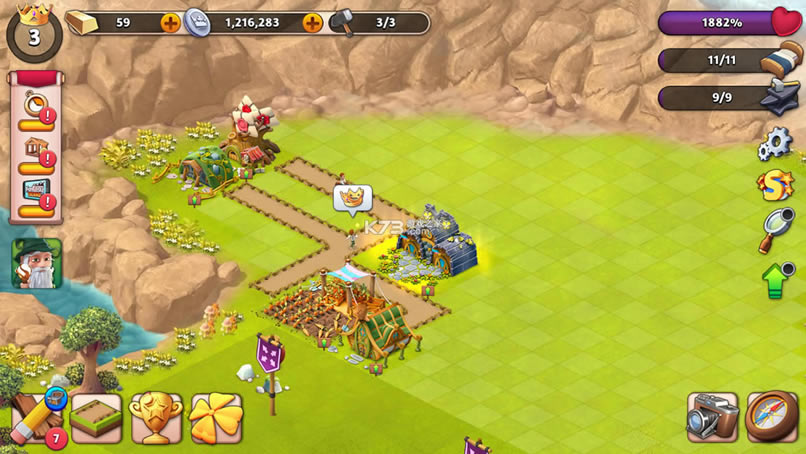The image size is (806, 454).
Task: Take a screenshot with the camera button
Action: [712, 418]
